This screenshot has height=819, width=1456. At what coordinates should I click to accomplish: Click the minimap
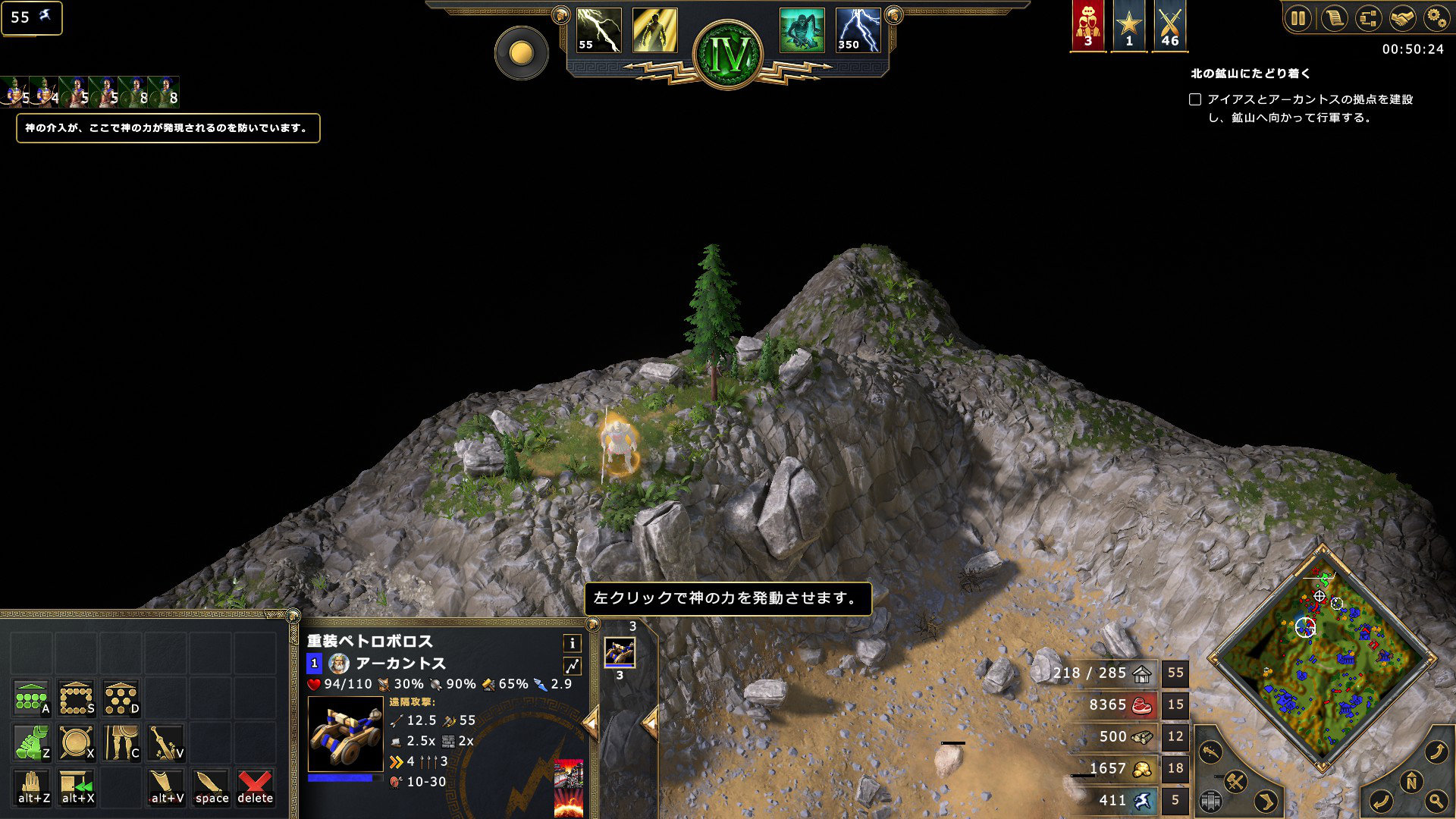1322,657
